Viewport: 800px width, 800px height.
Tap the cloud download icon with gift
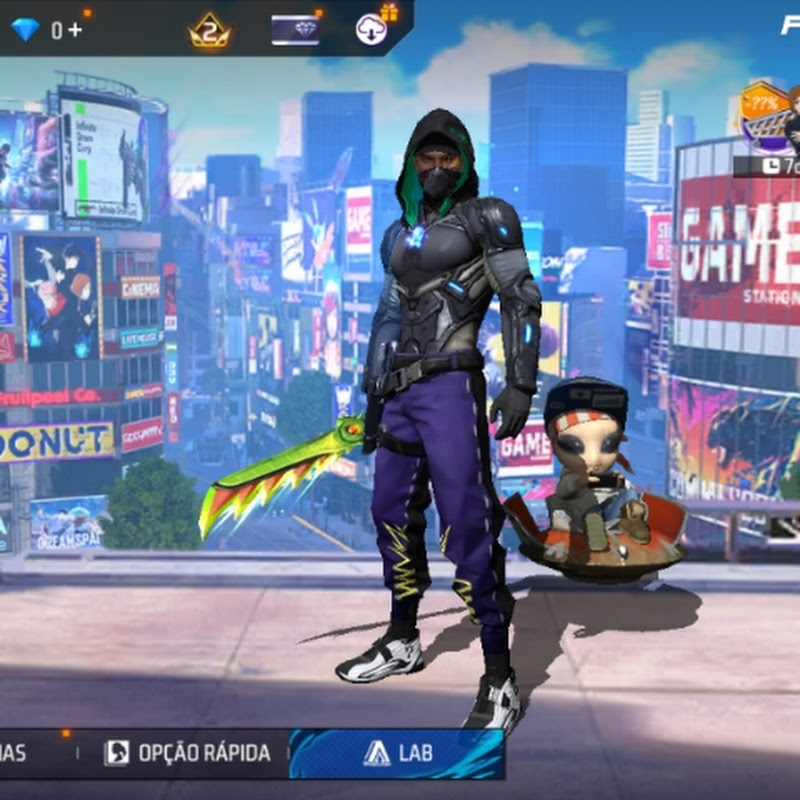click(x=372, y=29)
